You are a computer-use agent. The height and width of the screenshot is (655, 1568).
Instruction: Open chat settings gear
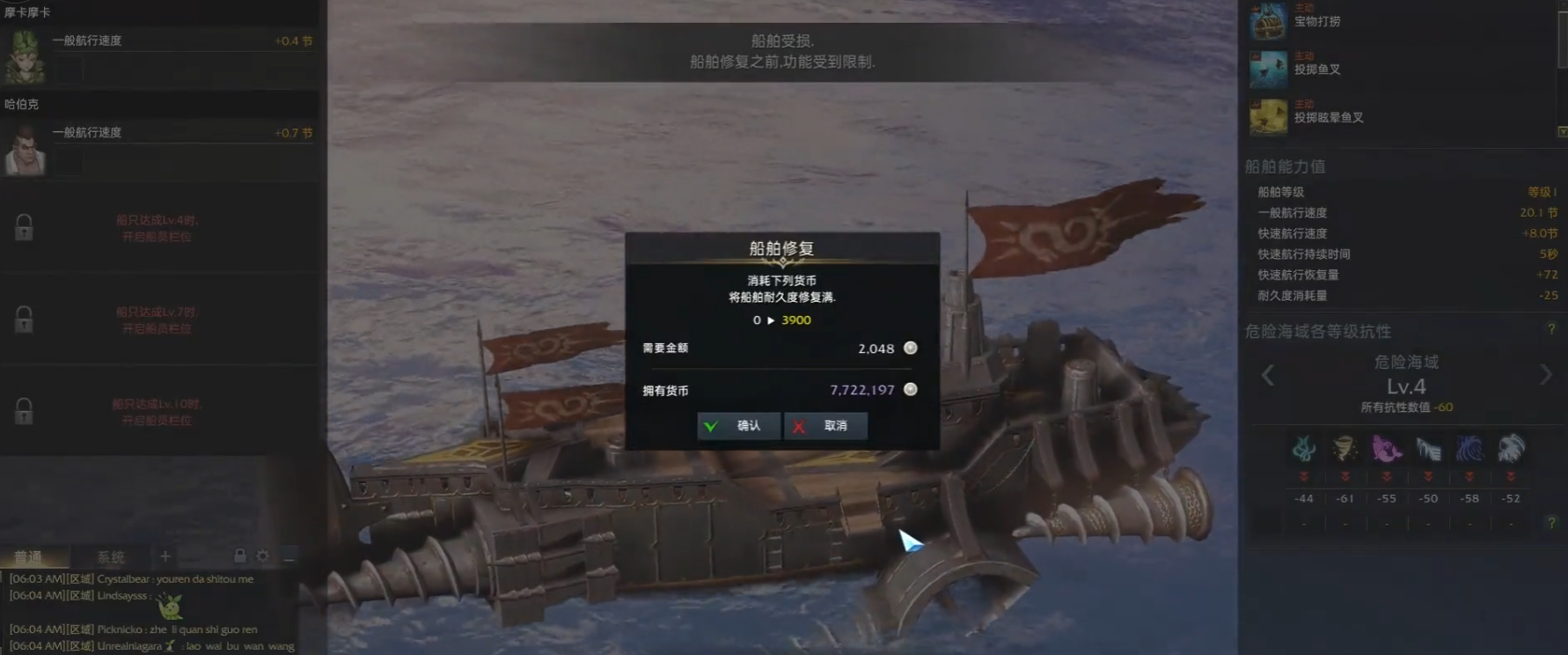[x=262, y=556]
